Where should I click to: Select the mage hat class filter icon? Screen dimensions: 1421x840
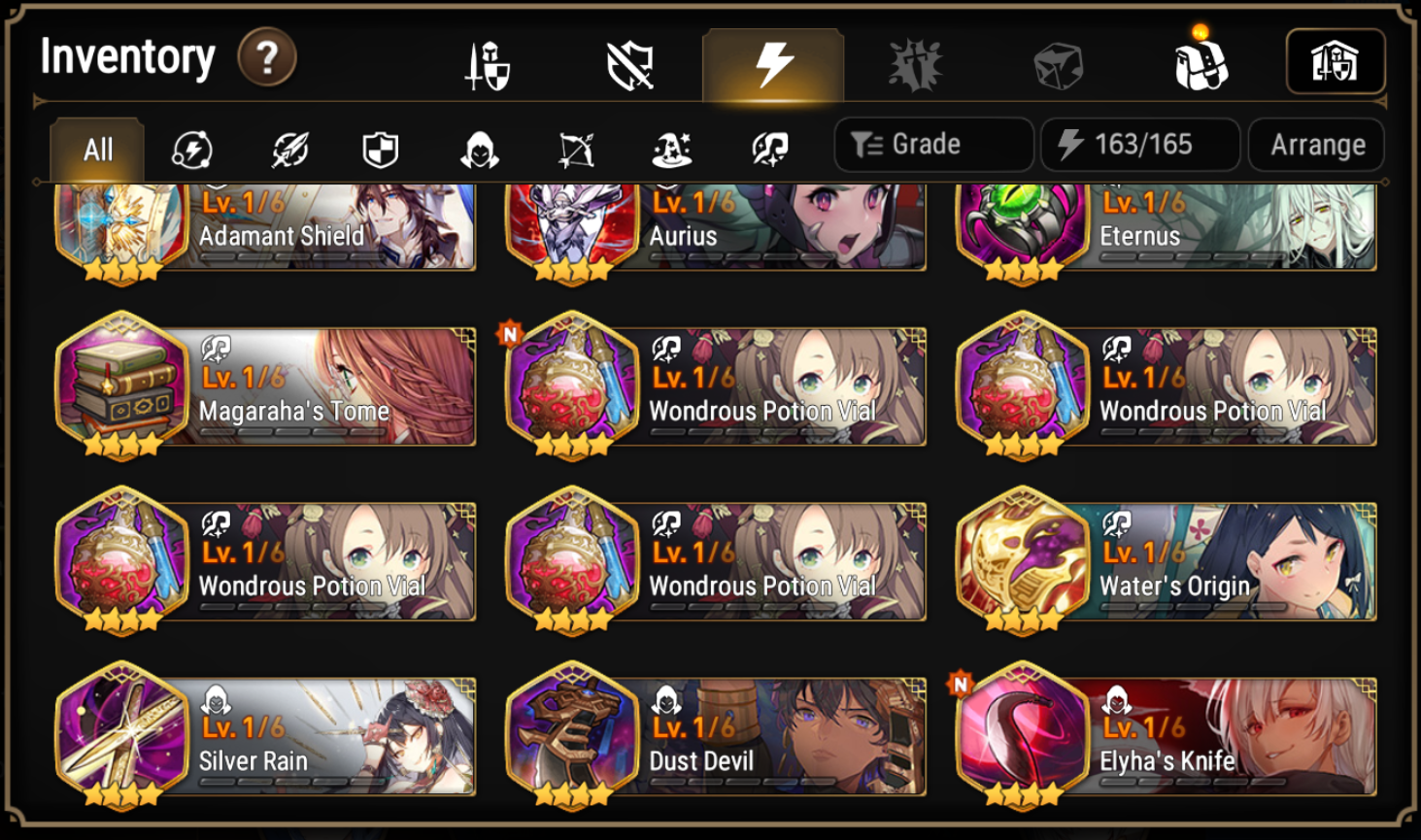(673, 146)
